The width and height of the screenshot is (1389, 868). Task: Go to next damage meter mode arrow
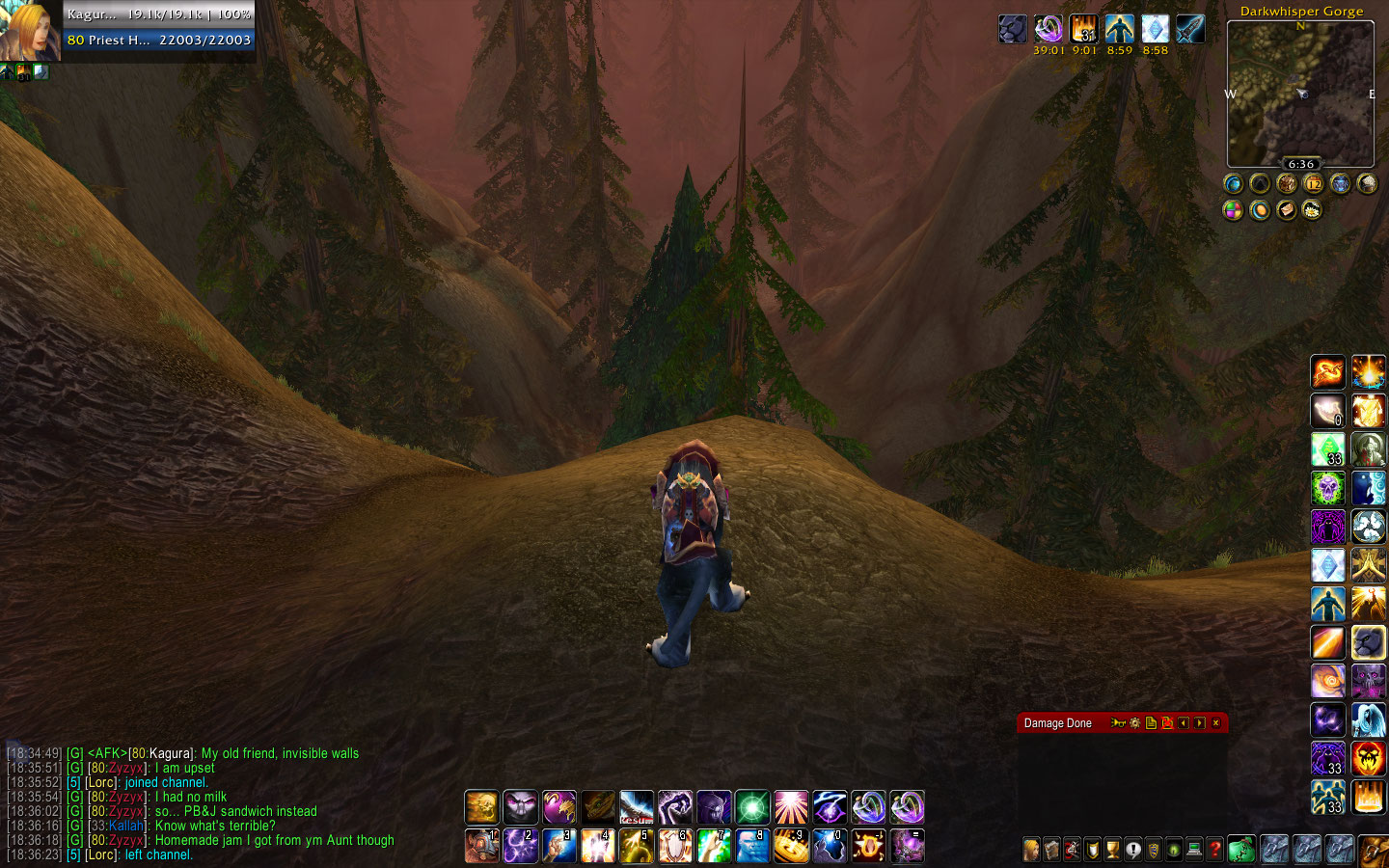[1199, 723]
